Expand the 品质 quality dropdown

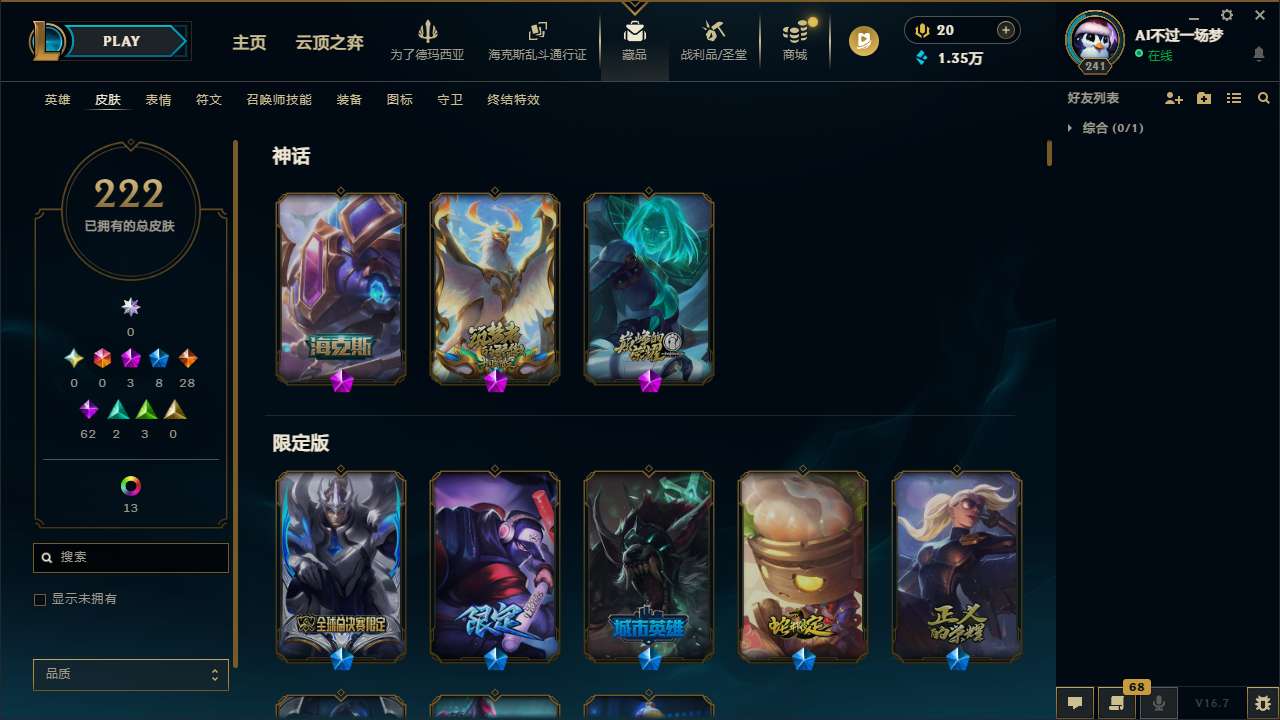130,674
